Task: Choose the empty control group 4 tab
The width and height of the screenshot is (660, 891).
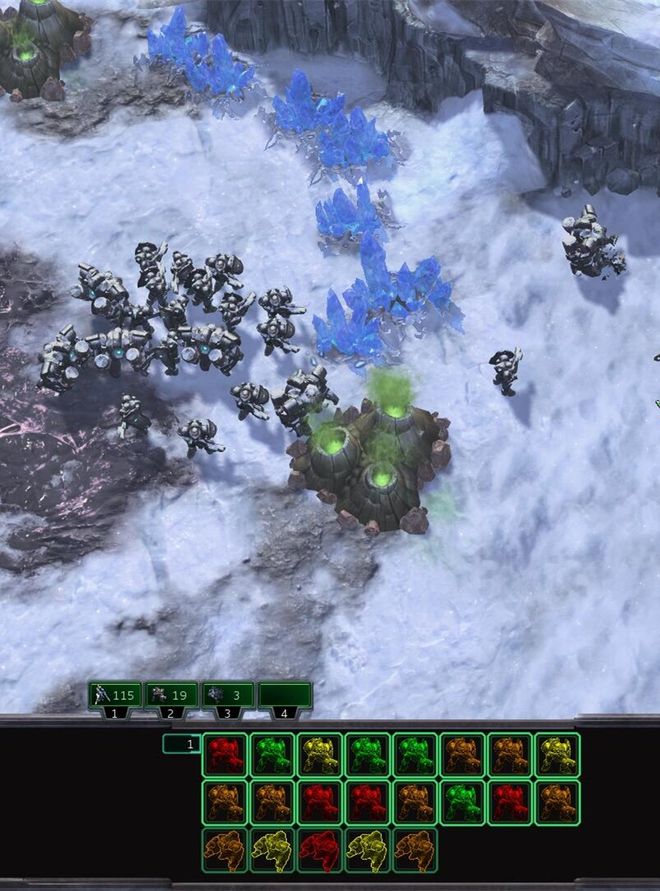Action: point(285,695)
